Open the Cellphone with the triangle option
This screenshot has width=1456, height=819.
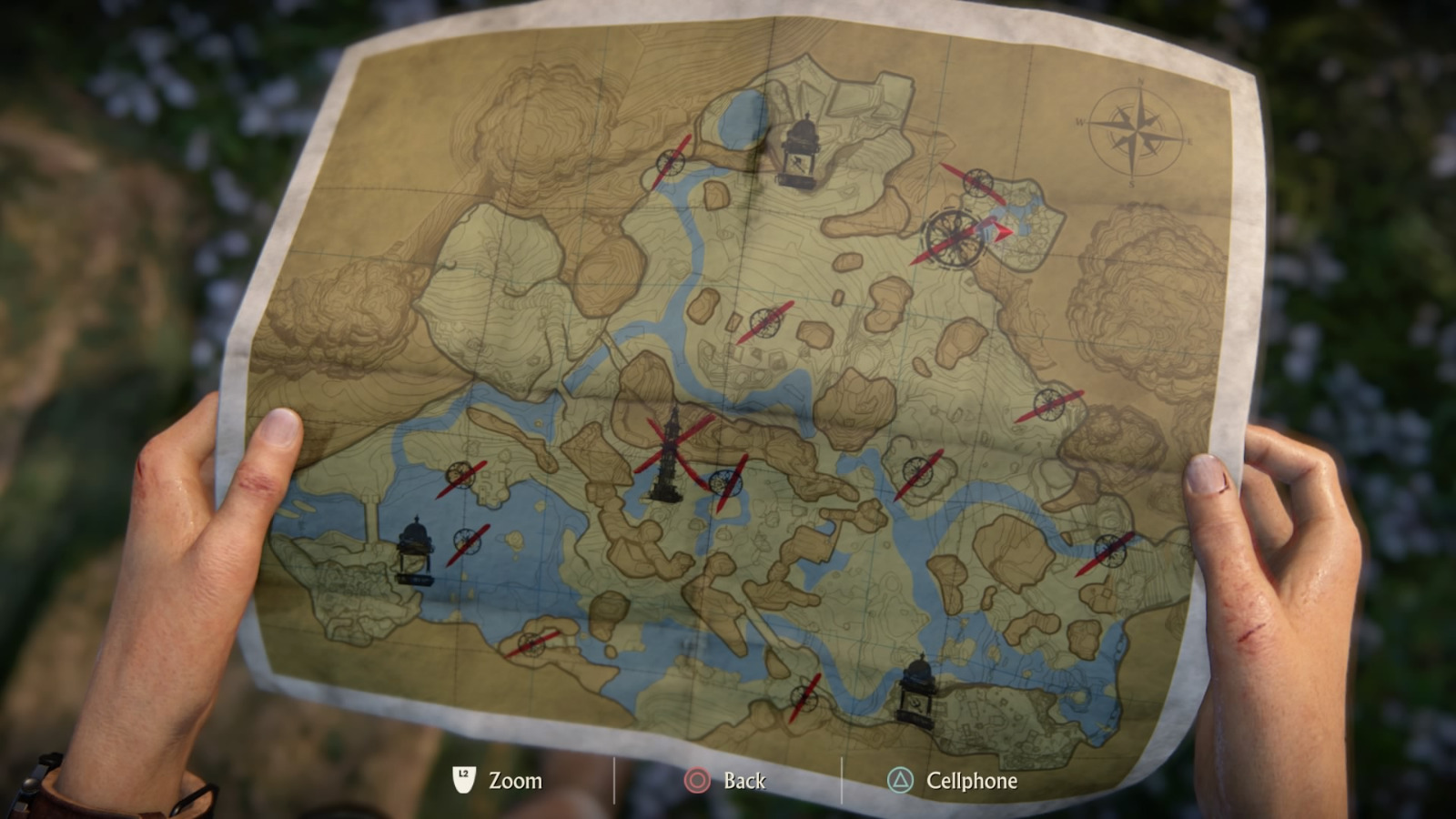tap(899, 780)
